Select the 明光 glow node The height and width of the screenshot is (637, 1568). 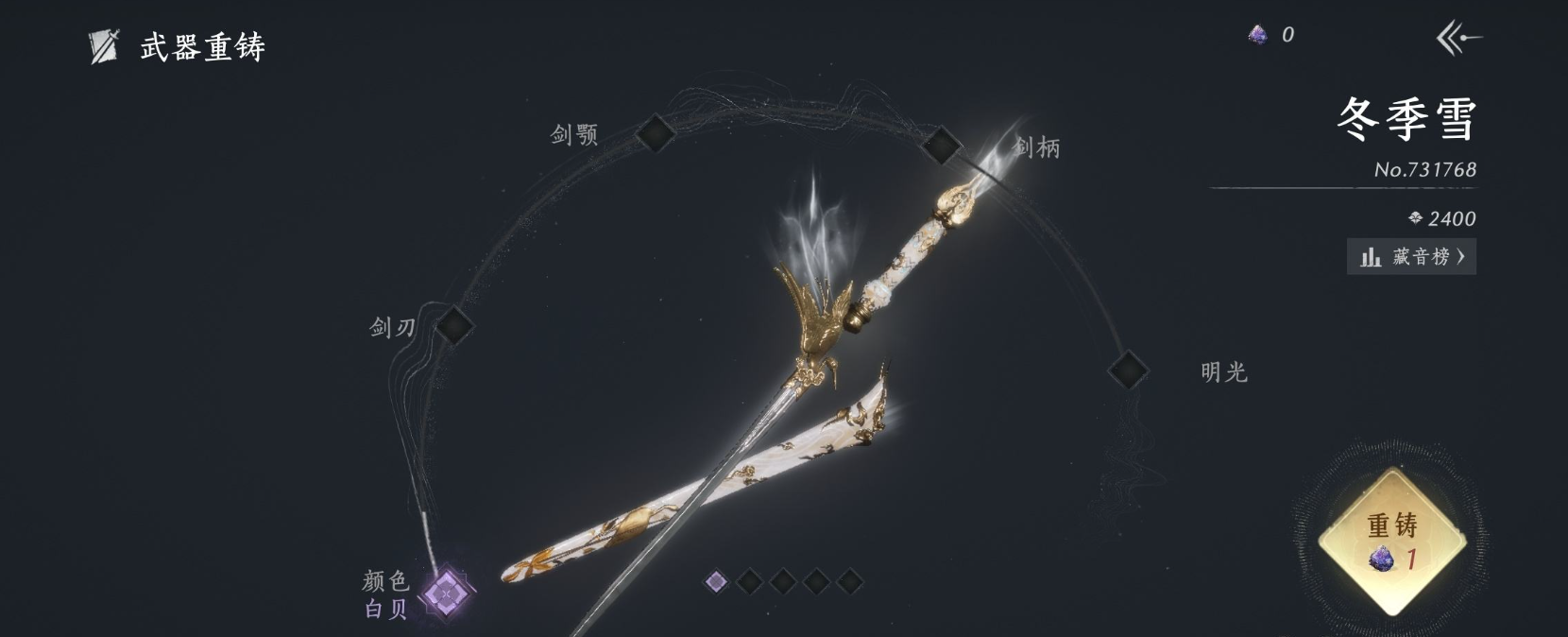[1127, 370]
